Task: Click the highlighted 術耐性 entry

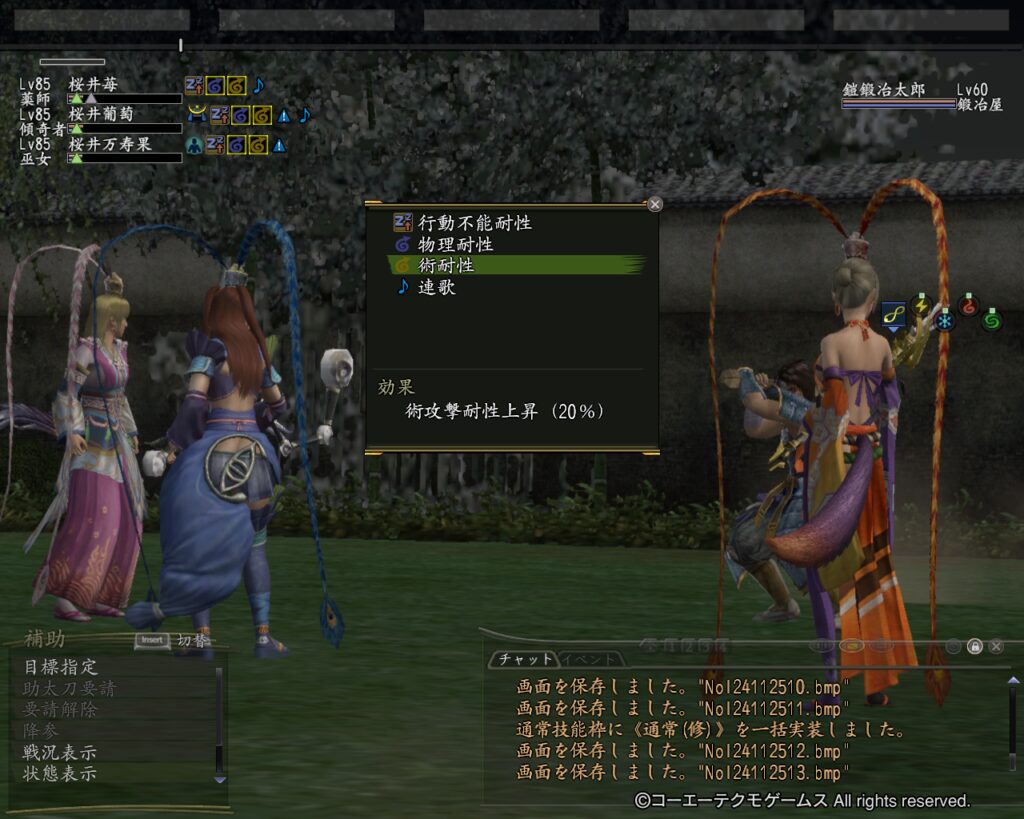Action: pos(446,265)
